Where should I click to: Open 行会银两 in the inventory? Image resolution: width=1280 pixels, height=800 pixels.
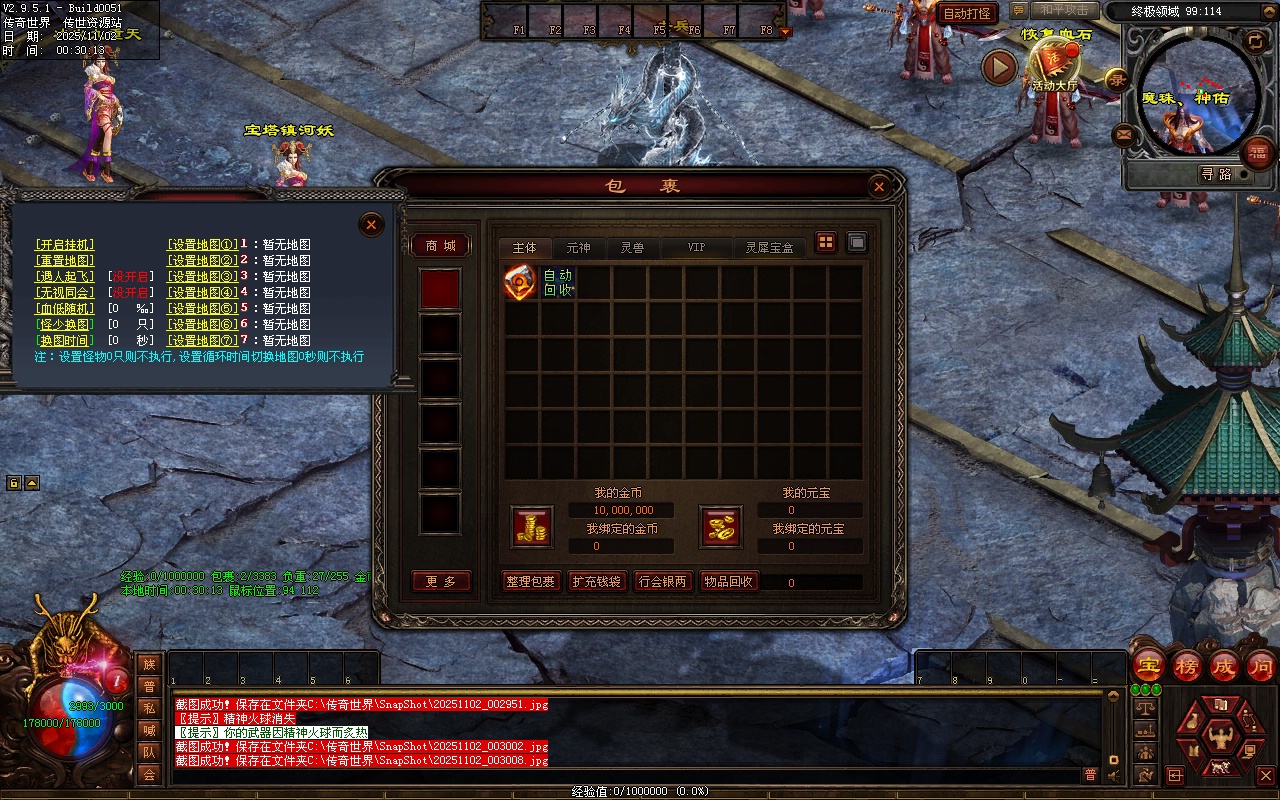[x=663, y=582]
